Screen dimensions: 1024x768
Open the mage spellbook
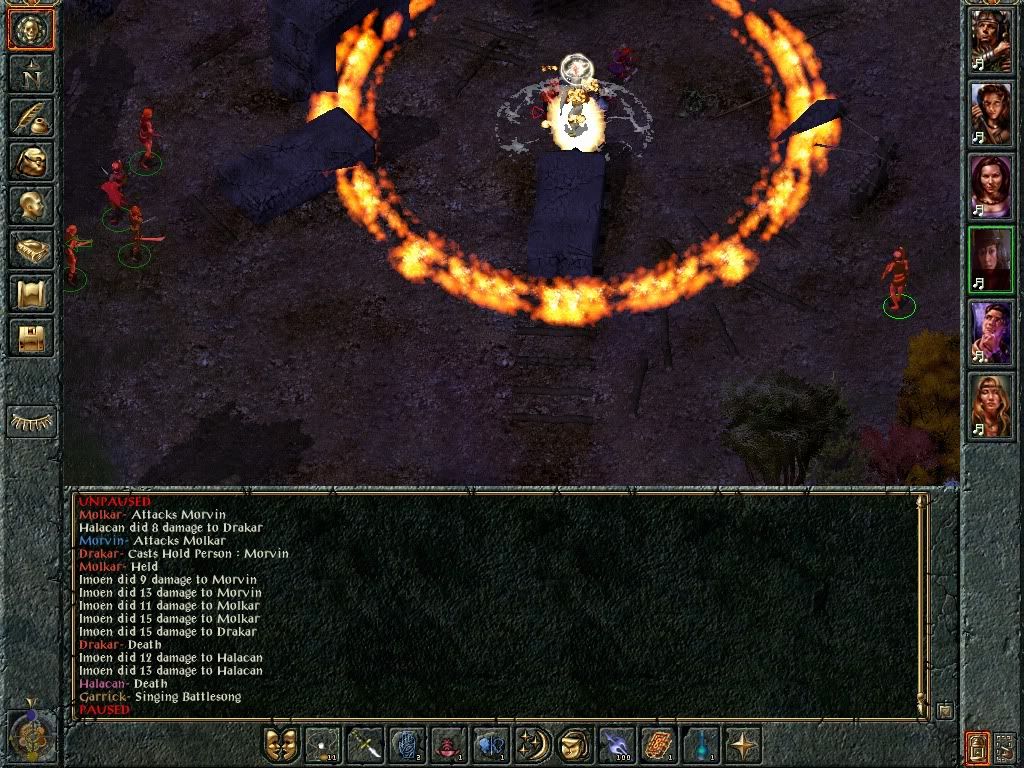pyautogui.click(x=31, y=249)
